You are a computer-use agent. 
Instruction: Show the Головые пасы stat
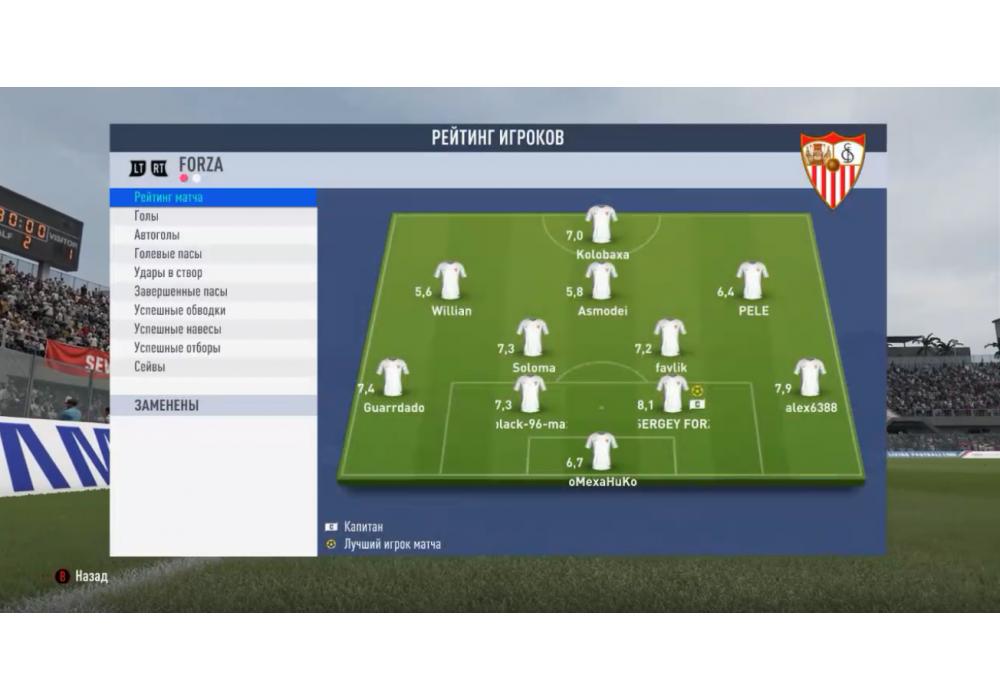[x=168, y=255]
